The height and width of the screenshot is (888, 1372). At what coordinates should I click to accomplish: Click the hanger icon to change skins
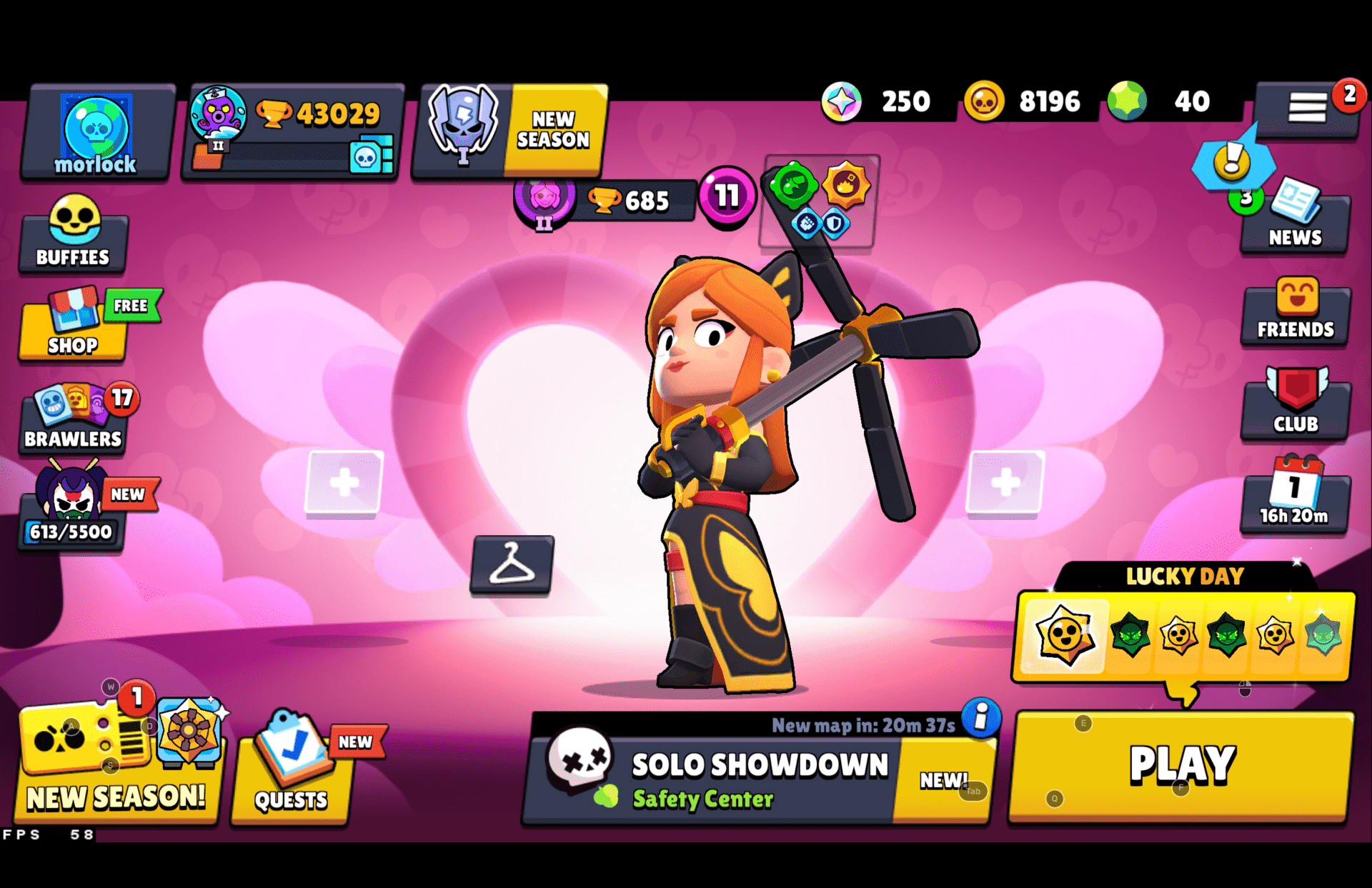[x=512, y=564]
